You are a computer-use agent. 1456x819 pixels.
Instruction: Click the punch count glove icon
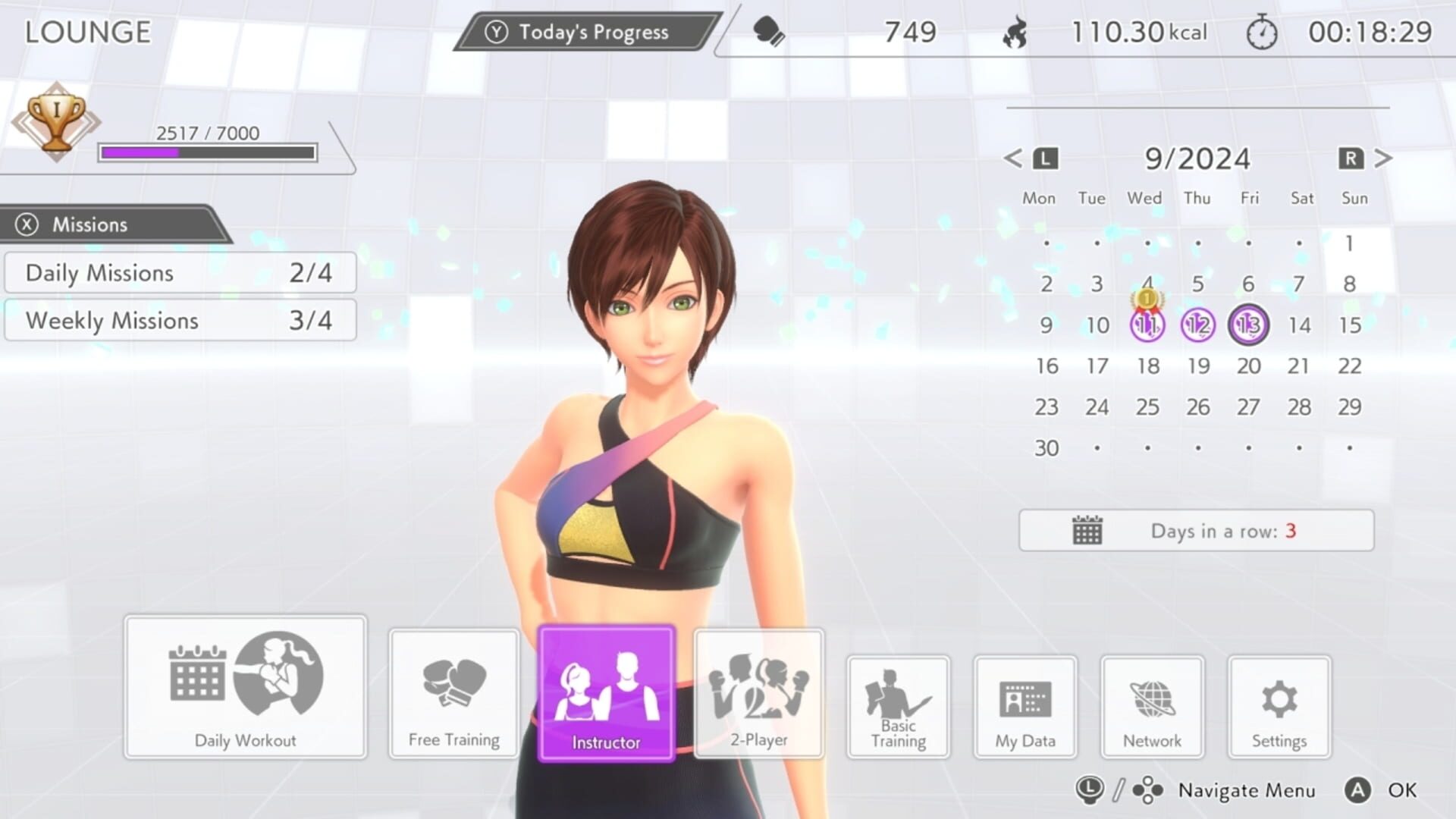(x=767, y=32)
